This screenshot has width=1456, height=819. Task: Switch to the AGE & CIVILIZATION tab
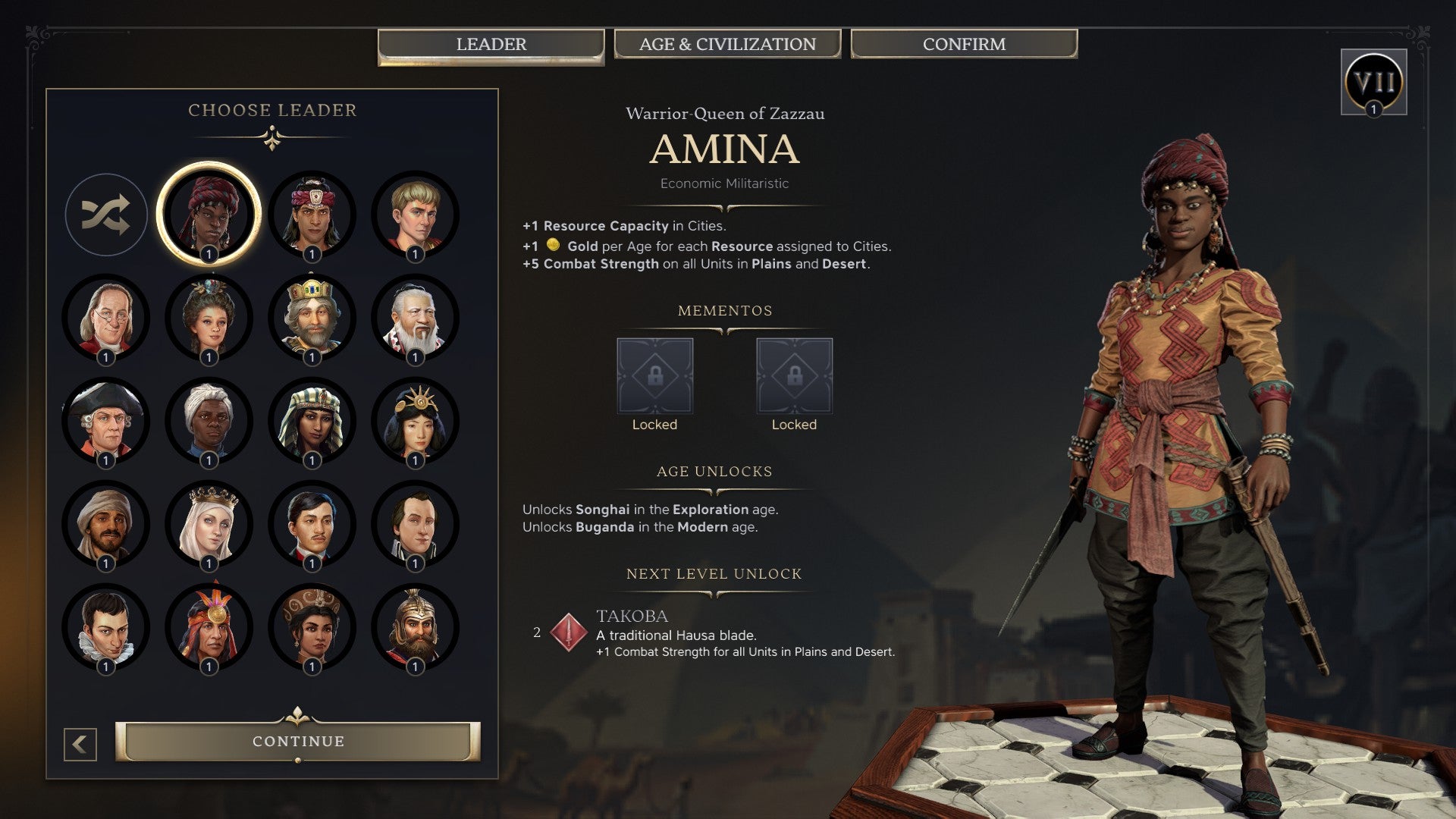click(x=727, y=44)
